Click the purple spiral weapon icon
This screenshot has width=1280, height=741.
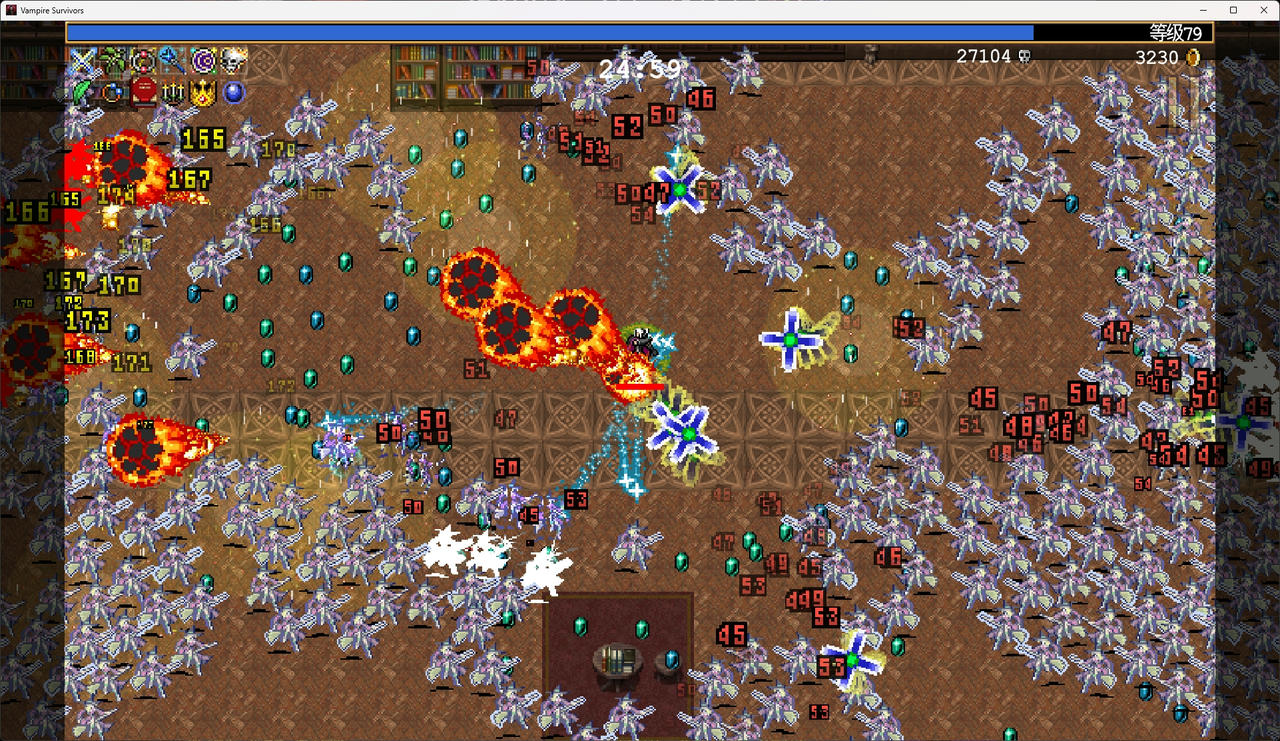[204, 61]
